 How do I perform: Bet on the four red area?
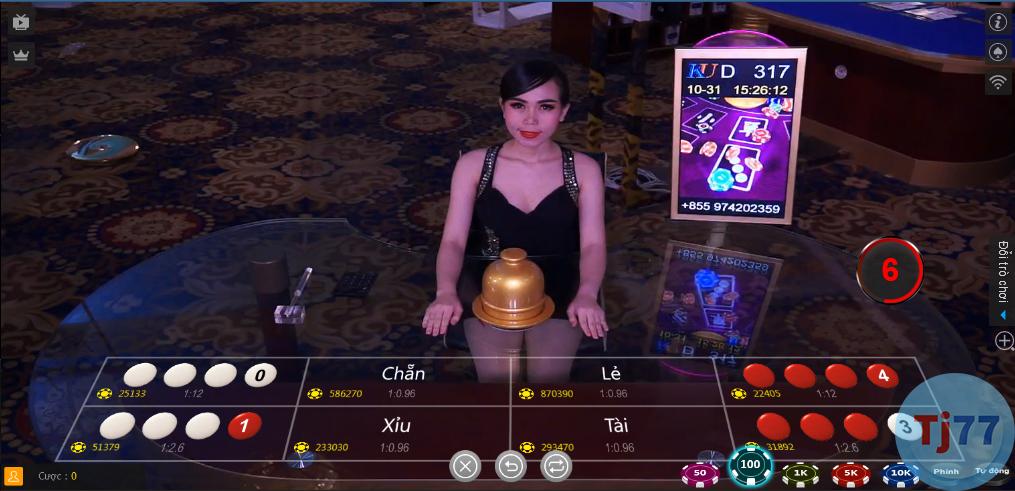(820, 382)
